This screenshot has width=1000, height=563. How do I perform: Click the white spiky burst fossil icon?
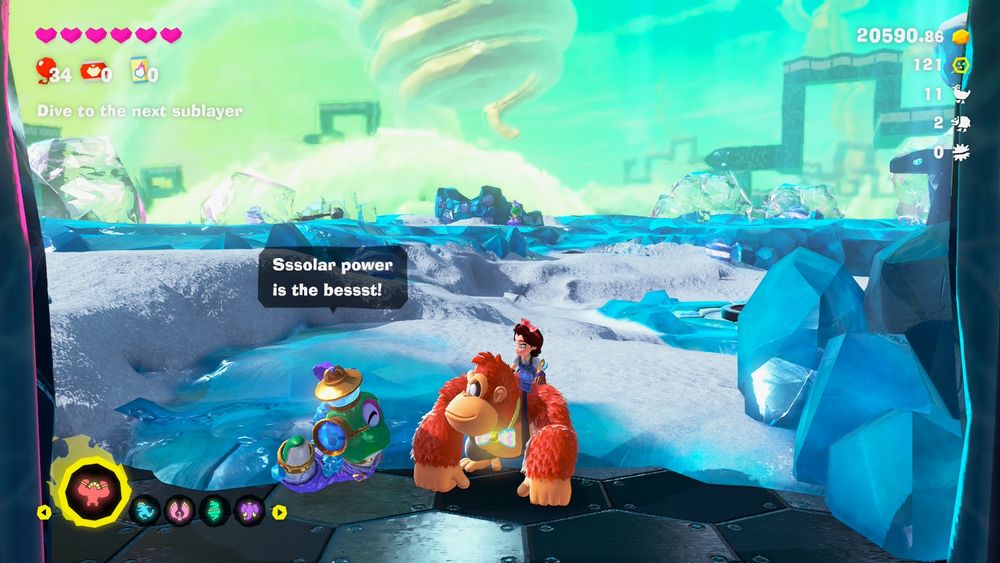click(961, 152)
